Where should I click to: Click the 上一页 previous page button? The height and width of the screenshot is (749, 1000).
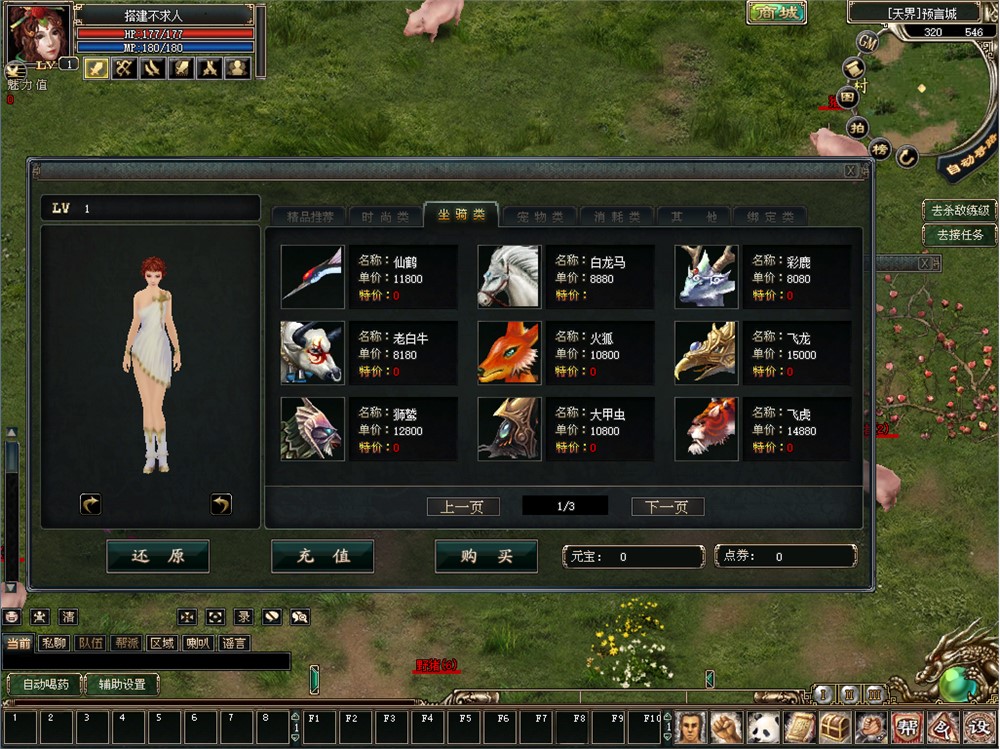[x=462, y=507]
